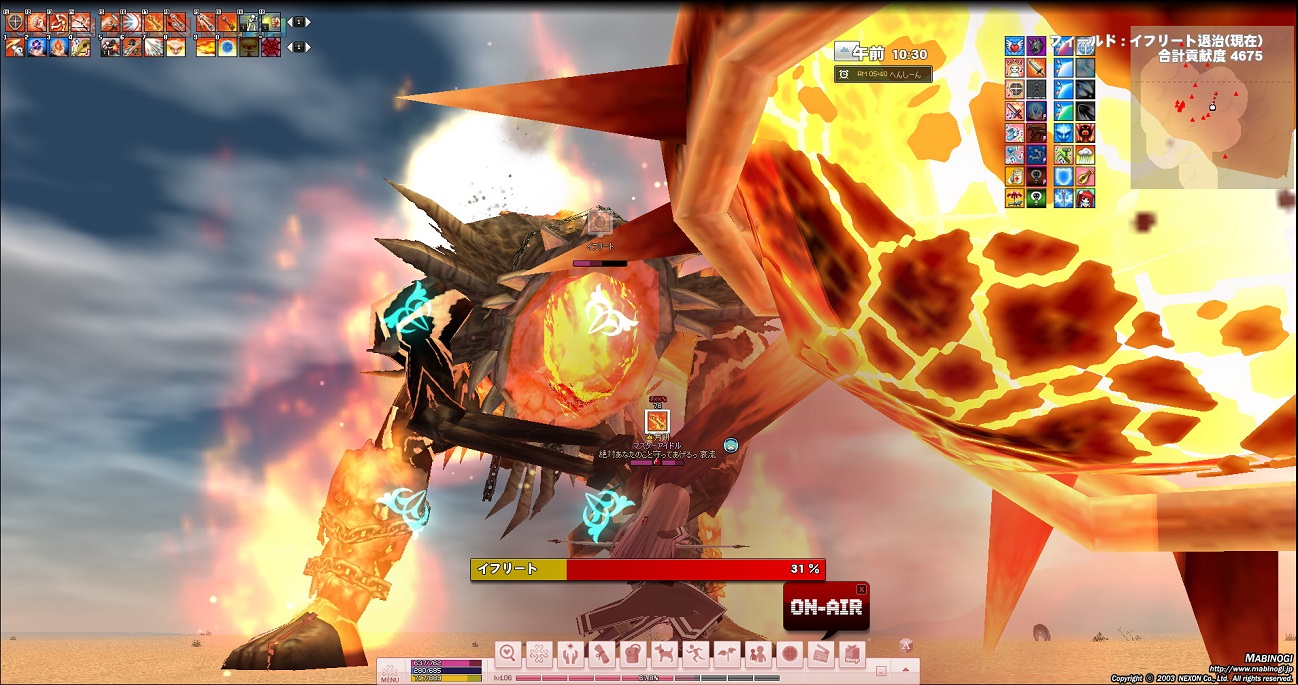Select the lute instrument status icon
Viewport: 1298px width, 685px height.
[1084, 178]
